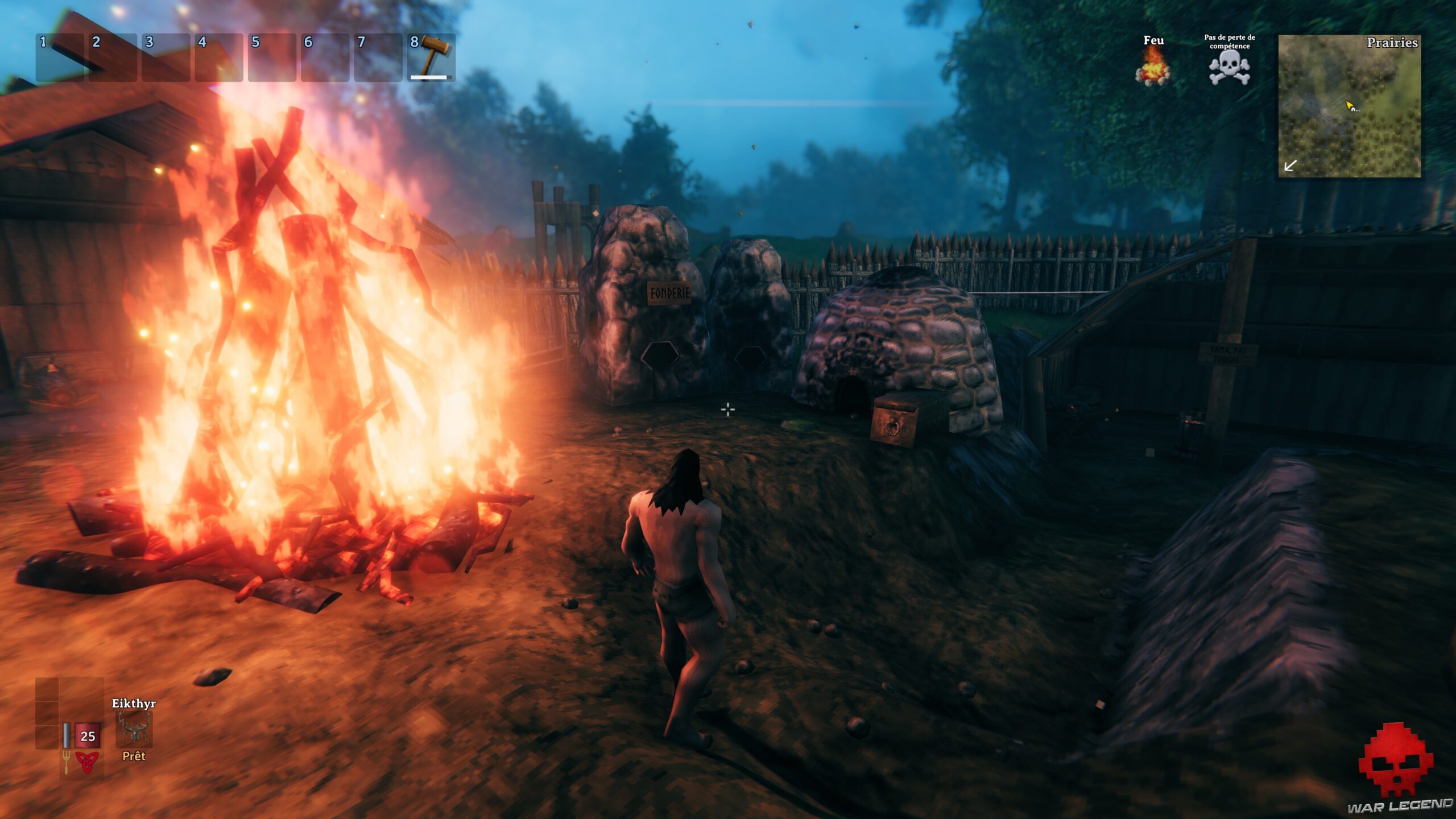Click the Feu campfire status icon

tap(1153, 67)
